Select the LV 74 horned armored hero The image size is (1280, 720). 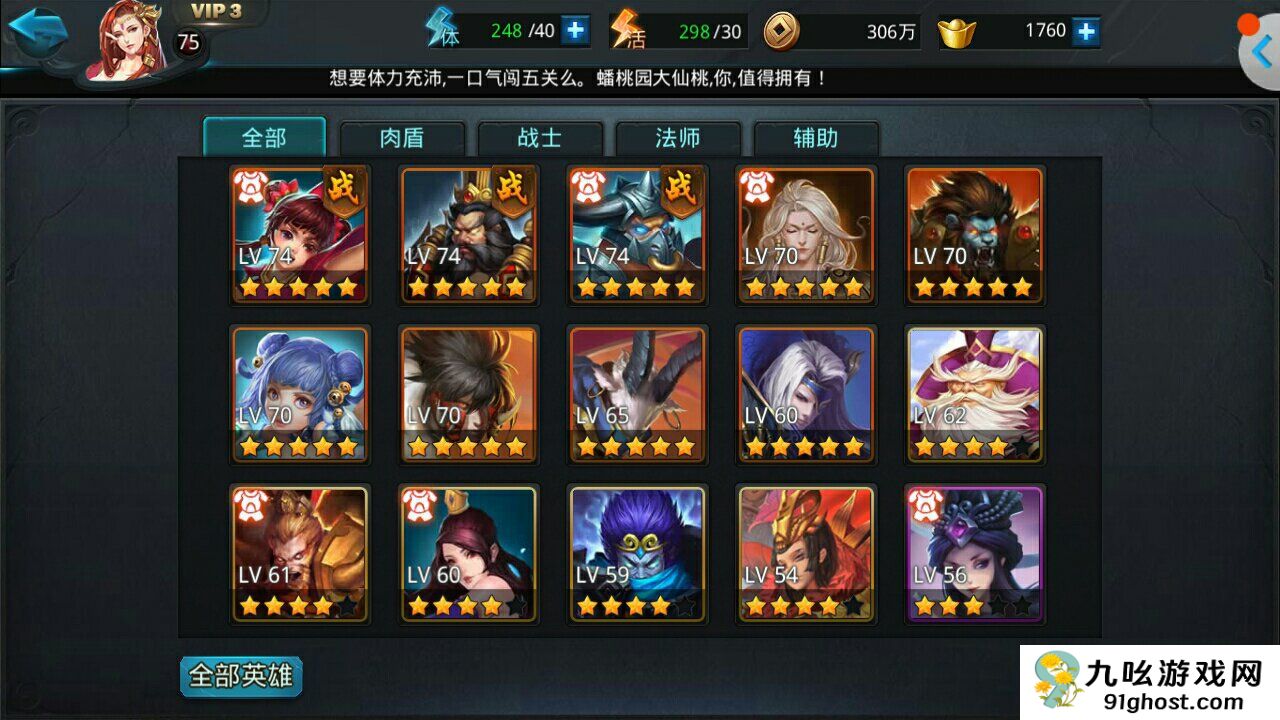[x=637, y=235]
